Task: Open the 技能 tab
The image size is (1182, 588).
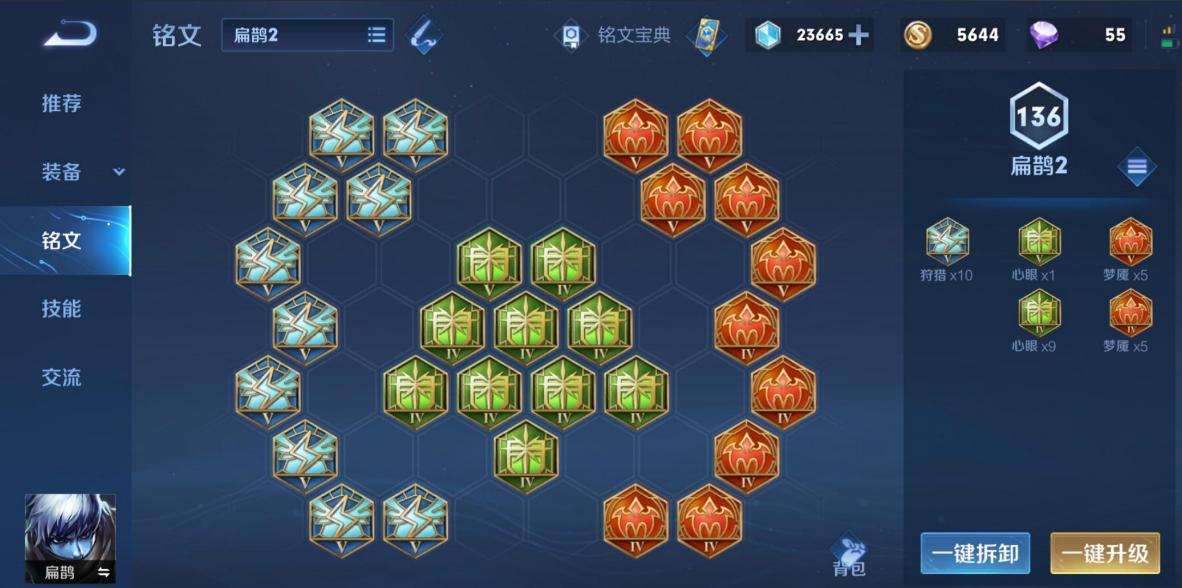Action: click(62, 309)
